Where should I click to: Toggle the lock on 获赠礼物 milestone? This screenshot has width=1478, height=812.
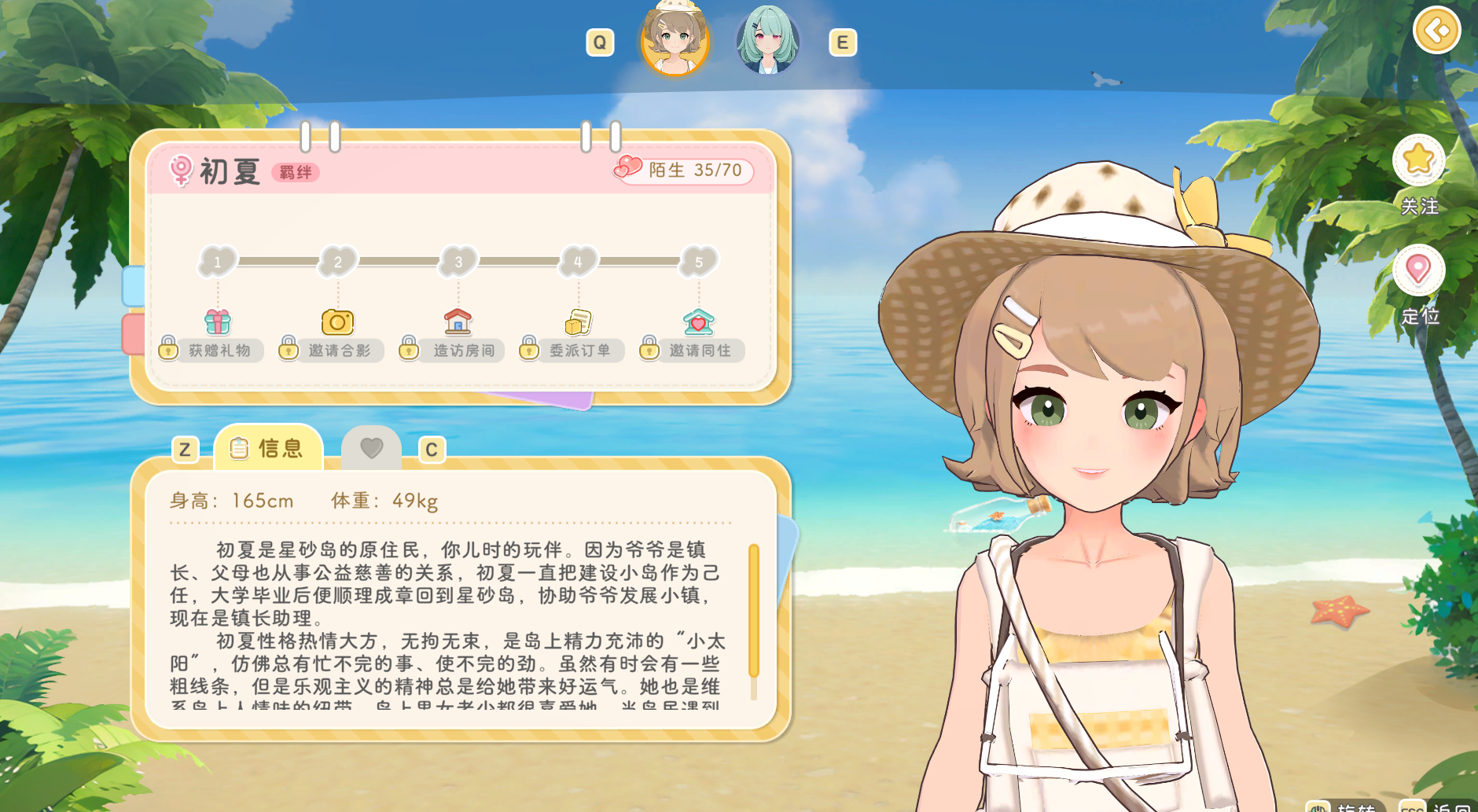pyautogui.click(x=168, y=350)
